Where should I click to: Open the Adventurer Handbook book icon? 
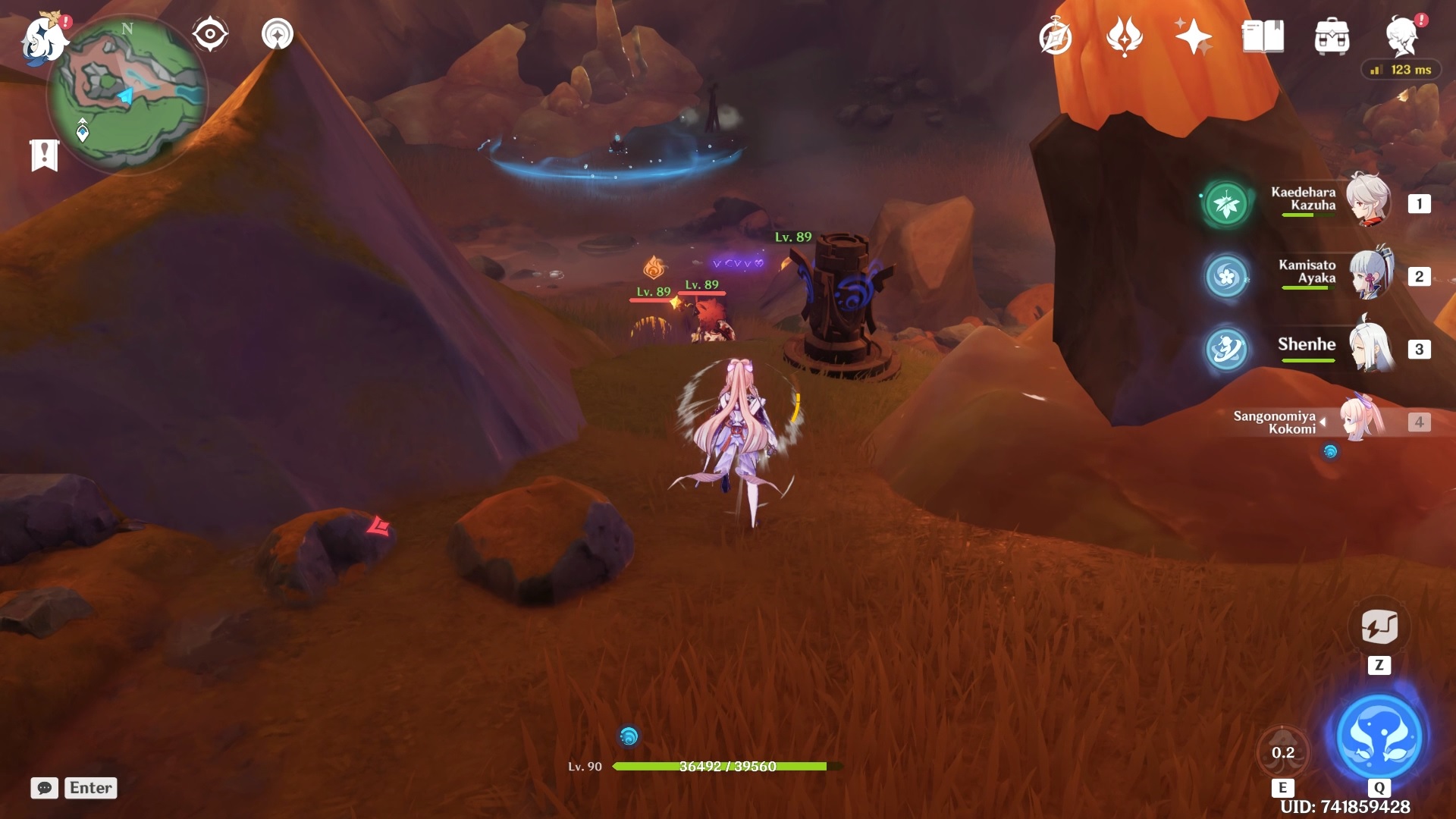click(x=1263, y=36)
